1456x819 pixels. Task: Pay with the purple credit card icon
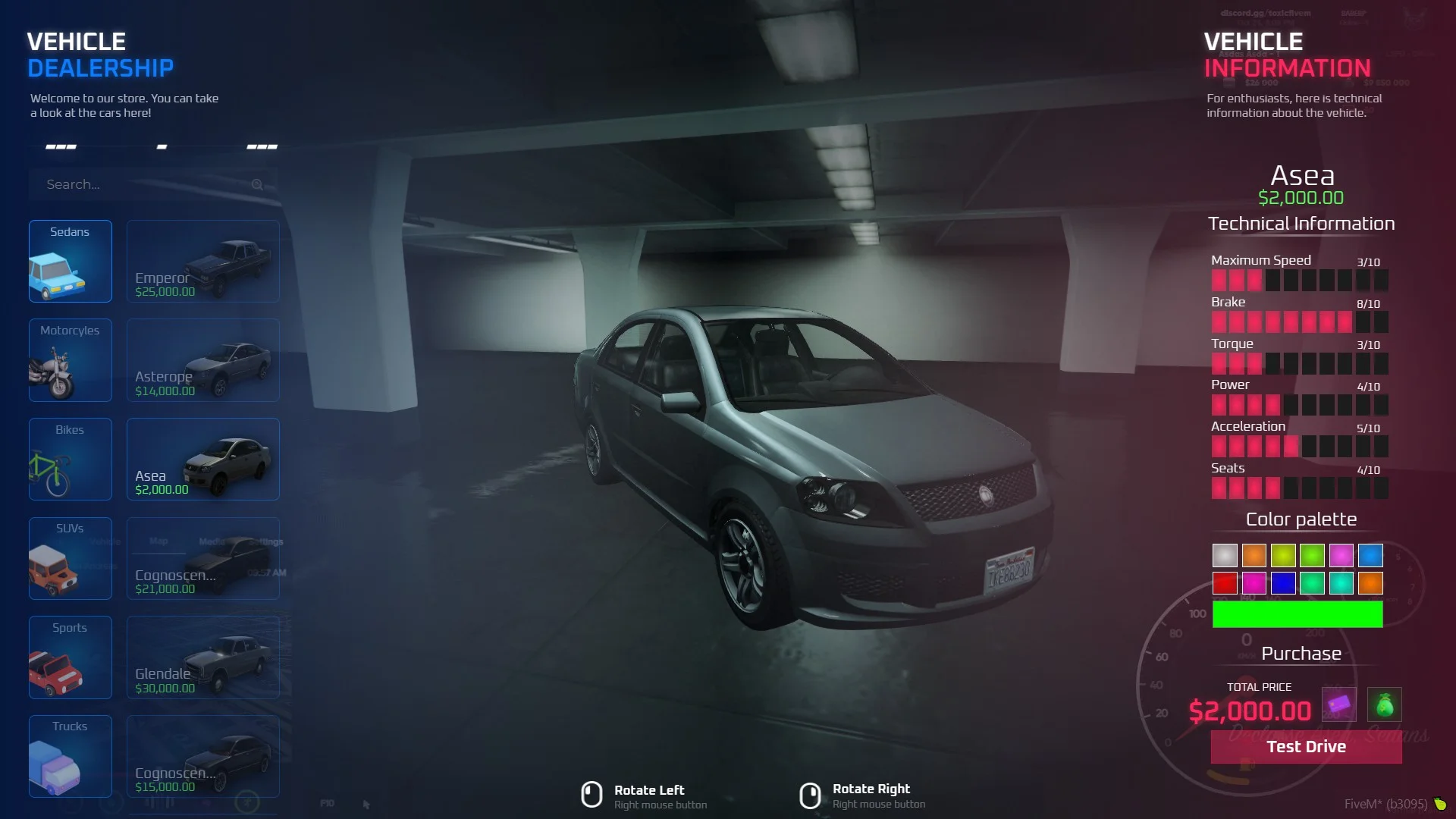[x=1338, y=704]
